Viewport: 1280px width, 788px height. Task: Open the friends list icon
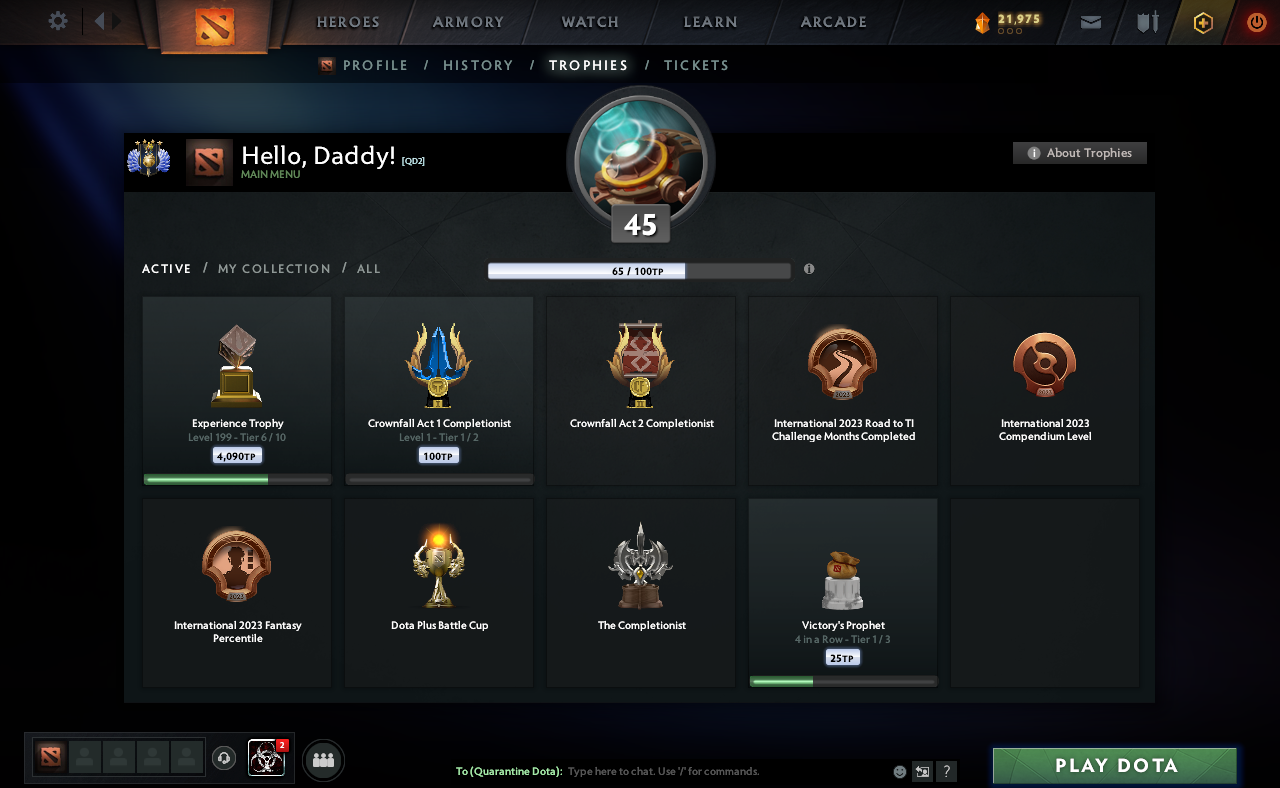point(323,760)
